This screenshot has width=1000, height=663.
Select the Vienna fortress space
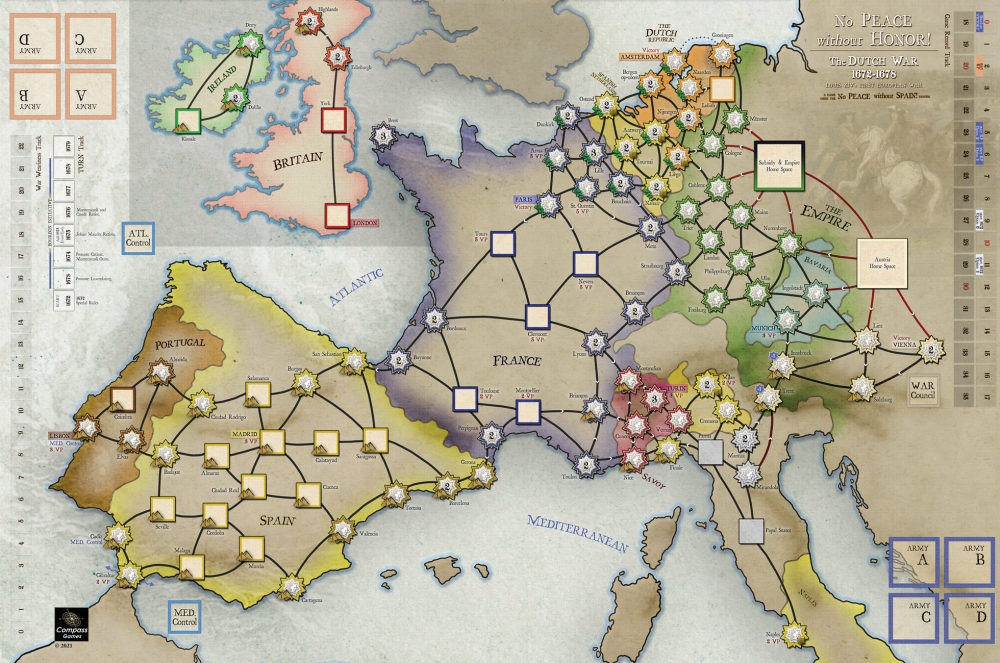click(x=931, y=350)
